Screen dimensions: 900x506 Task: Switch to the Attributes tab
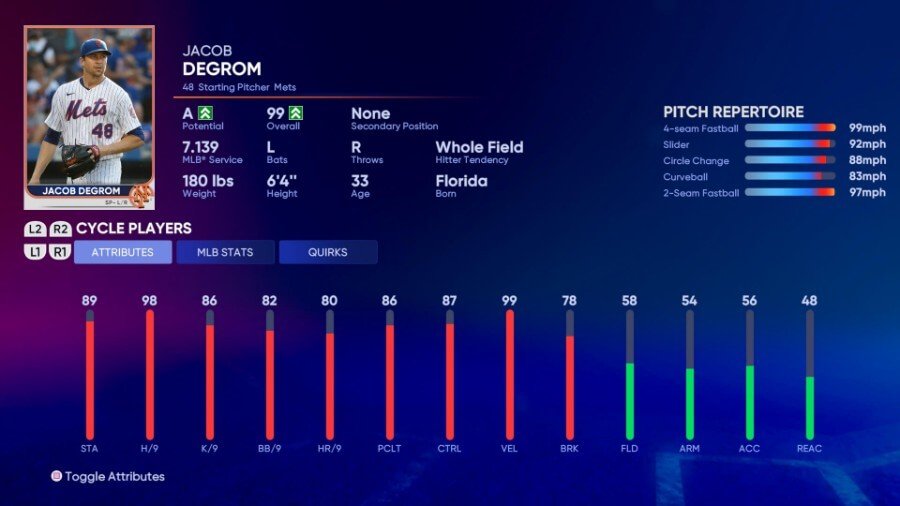[123, 252]
